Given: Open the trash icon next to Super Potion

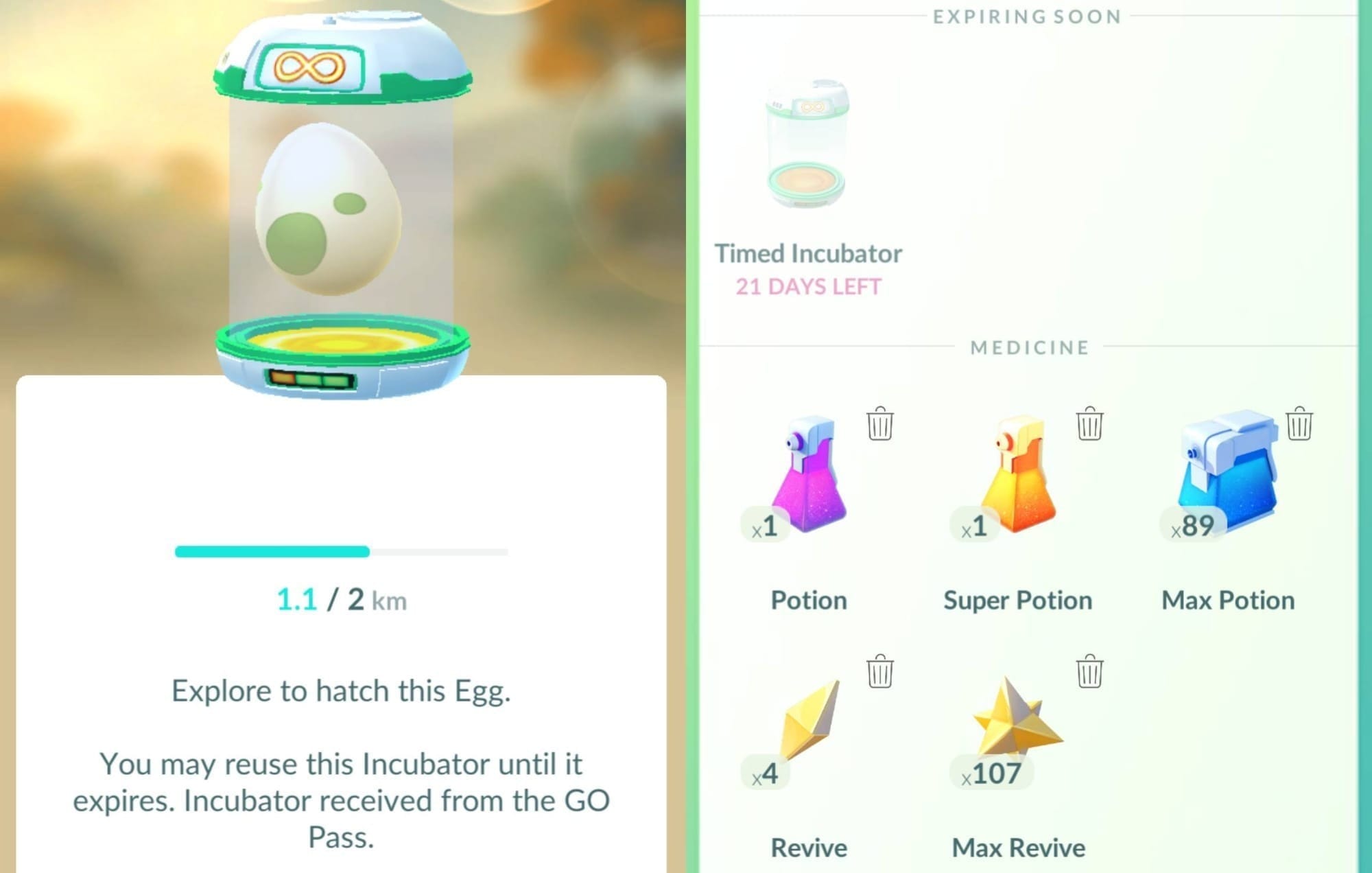Looking at the screenshot, I should [x=1089, y=424].
